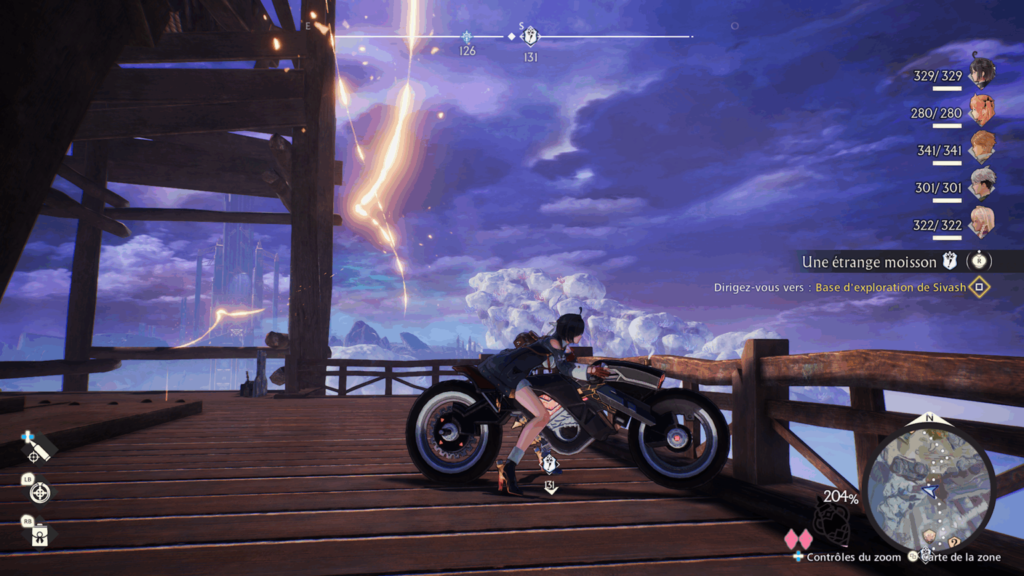This screenshot has height=576, width=1024.
Task: Click the quest marker on the top compass
Action: [531, 37]
